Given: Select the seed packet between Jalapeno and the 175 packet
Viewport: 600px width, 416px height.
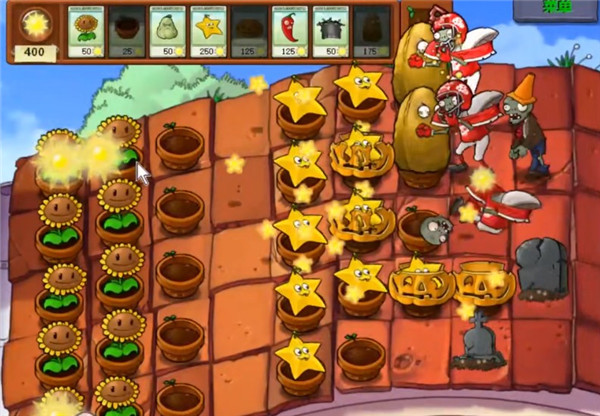Looking at the screenshot, I should click(332, 32).
